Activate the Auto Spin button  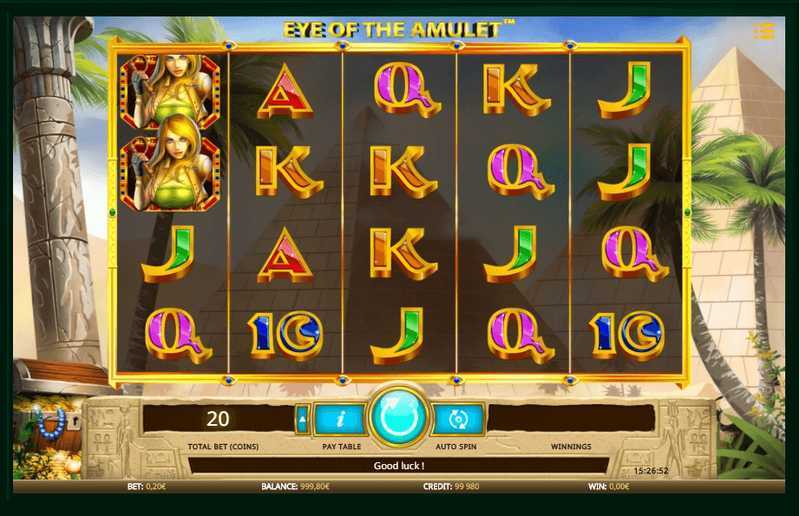459,419
